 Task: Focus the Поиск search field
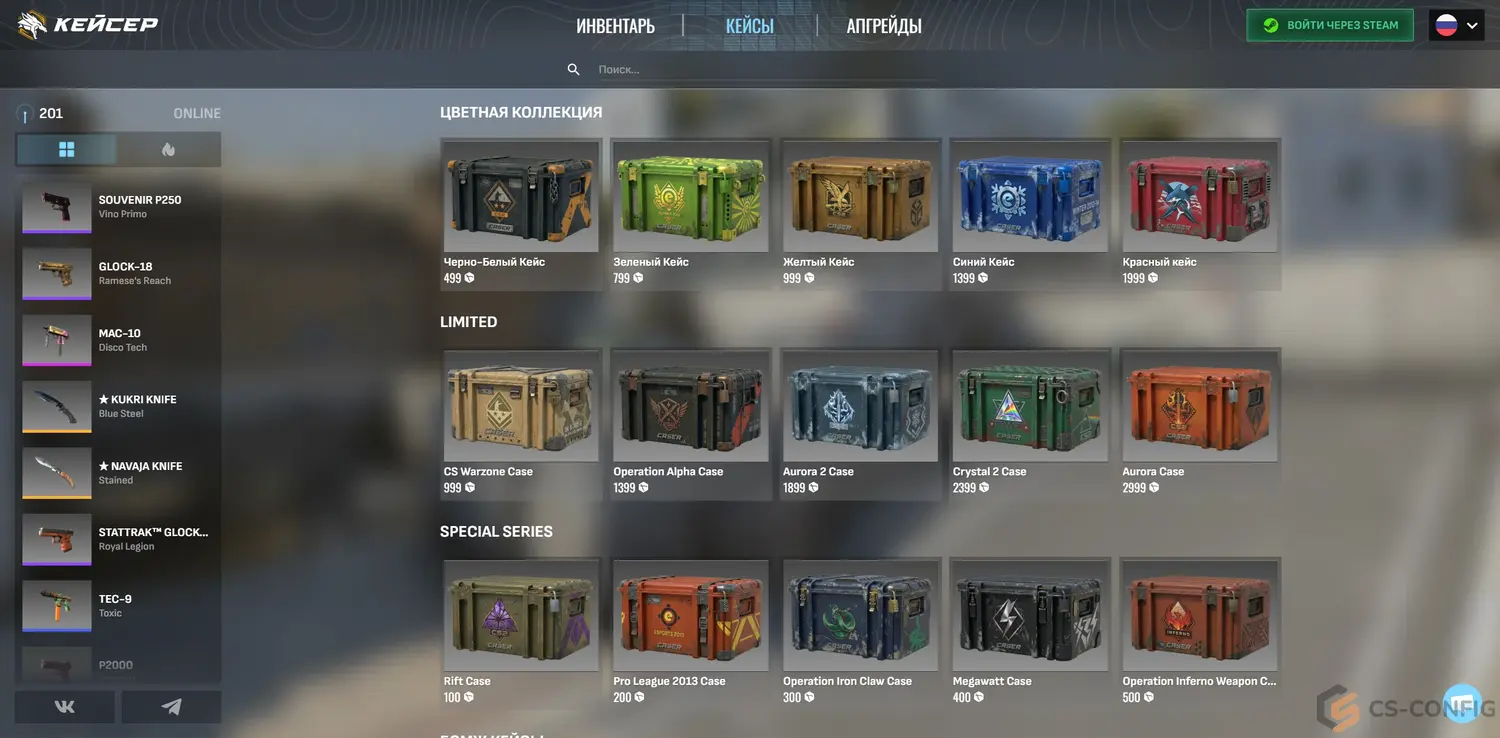coord(760,69)
